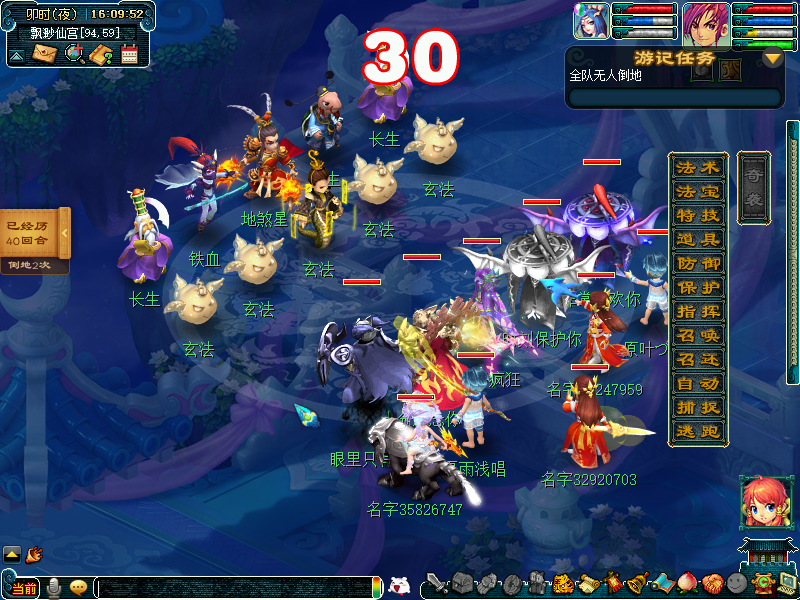The height and width of the screenshot is (600, 800).
Task: Collapse the 游记任务 quest tracker dropdown arrow
Action: 771,58
